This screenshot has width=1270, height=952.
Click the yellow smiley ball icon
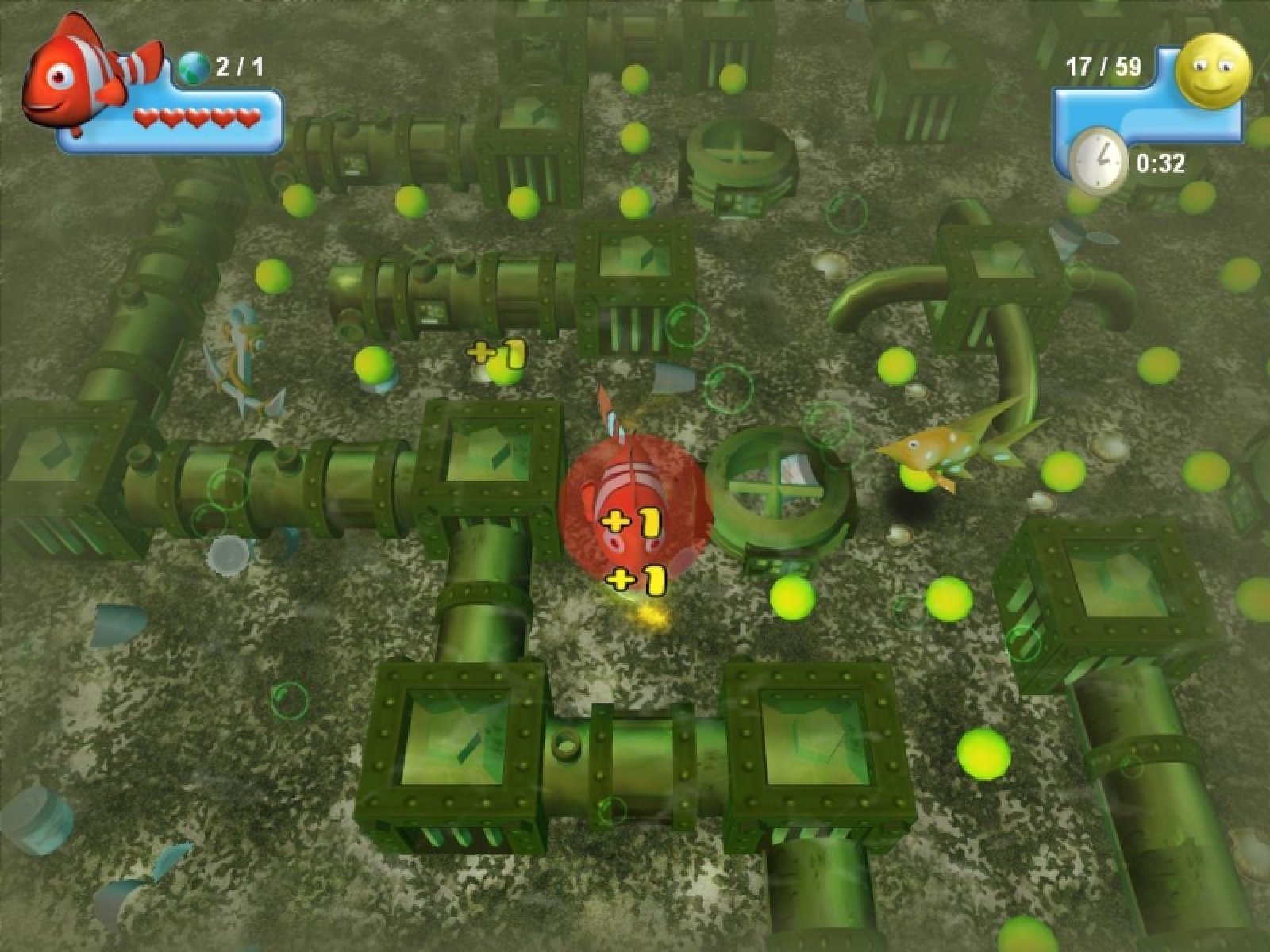pyautogui.click(x=1211, y=70)
